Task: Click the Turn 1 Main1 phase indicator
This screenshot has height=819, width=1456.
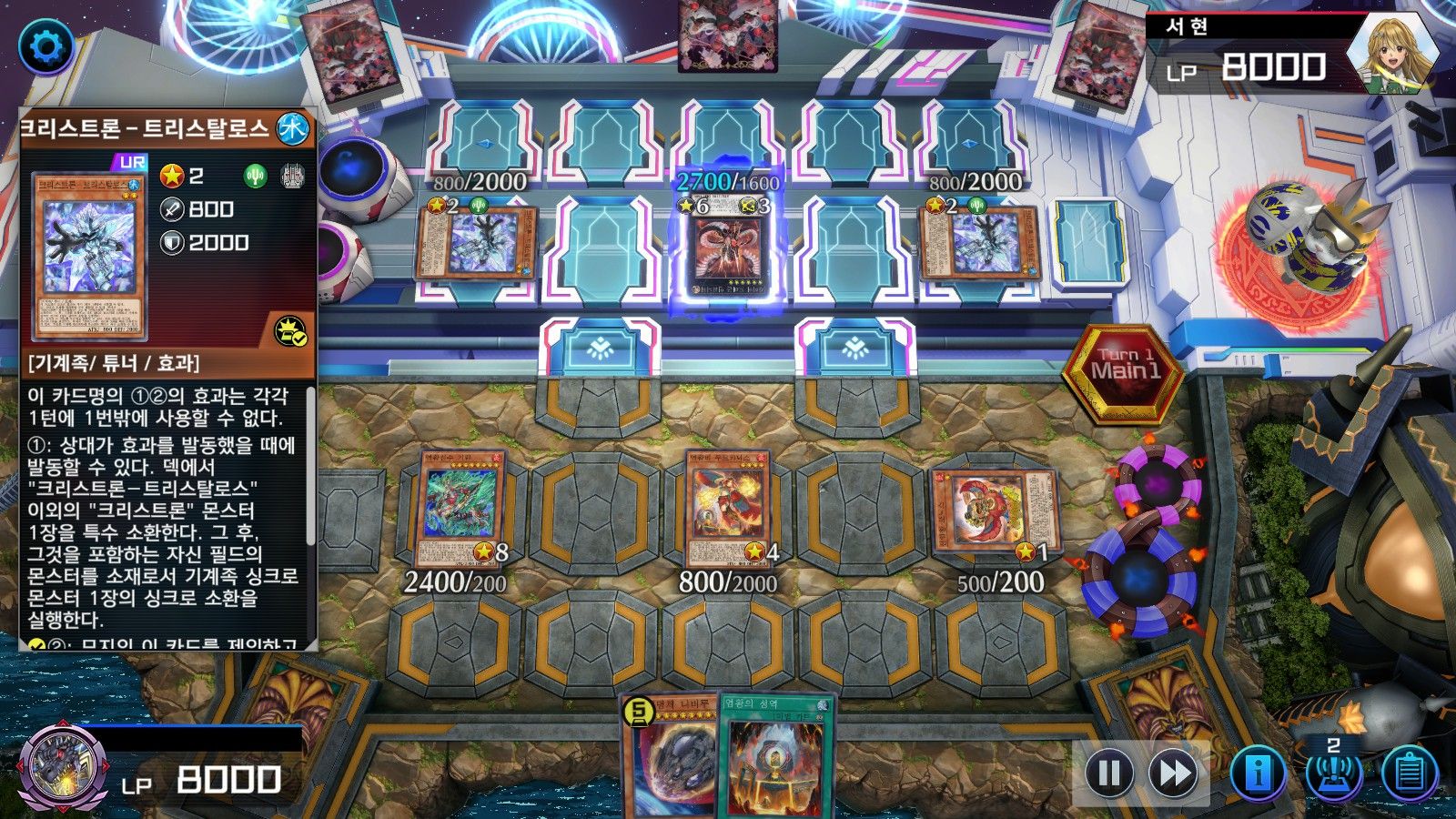Action: (x=1125, y=369)
